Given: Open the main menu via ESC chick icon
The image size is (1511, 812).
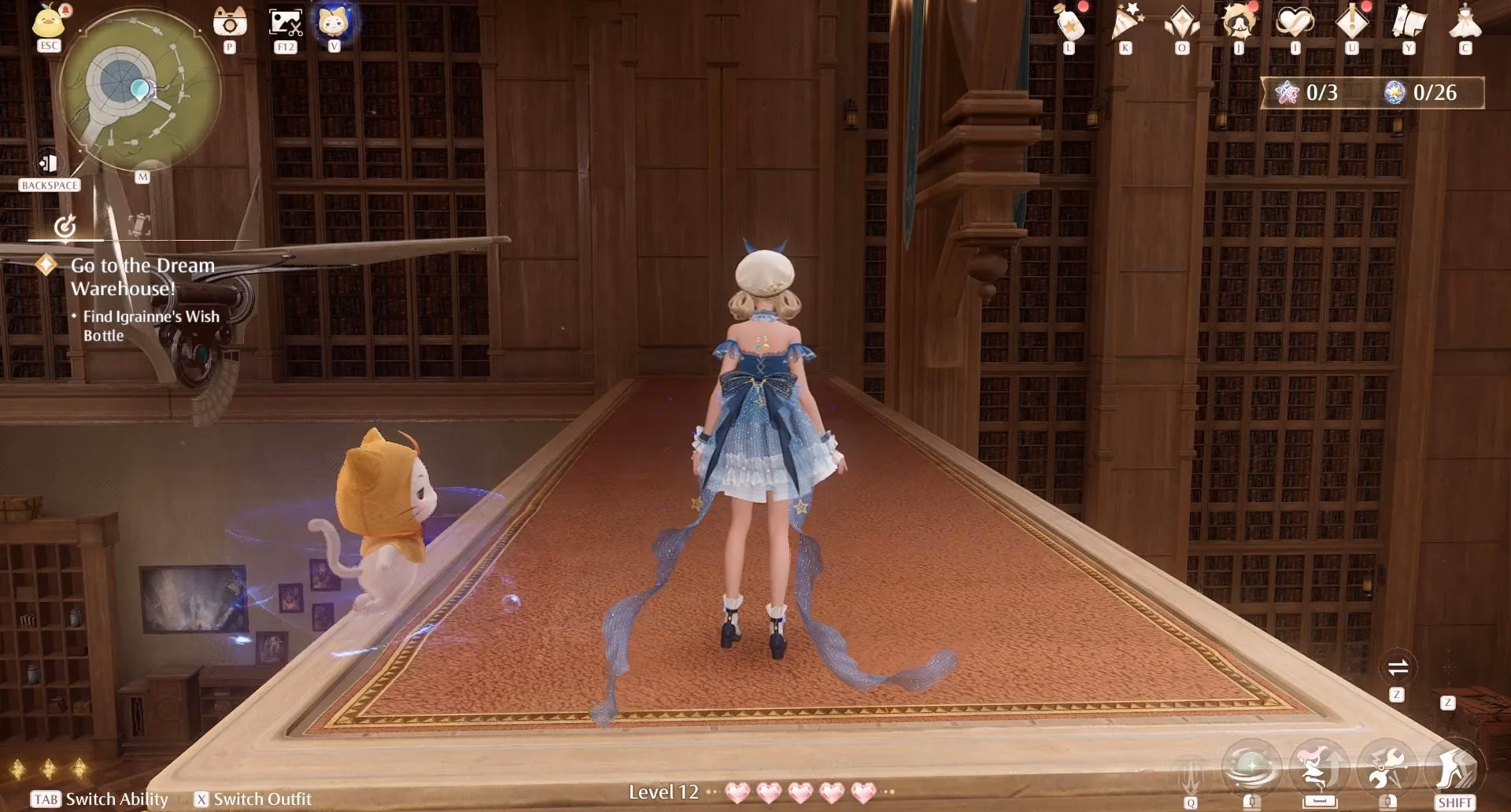Looking at the screenshot, I should pos(47,24).
